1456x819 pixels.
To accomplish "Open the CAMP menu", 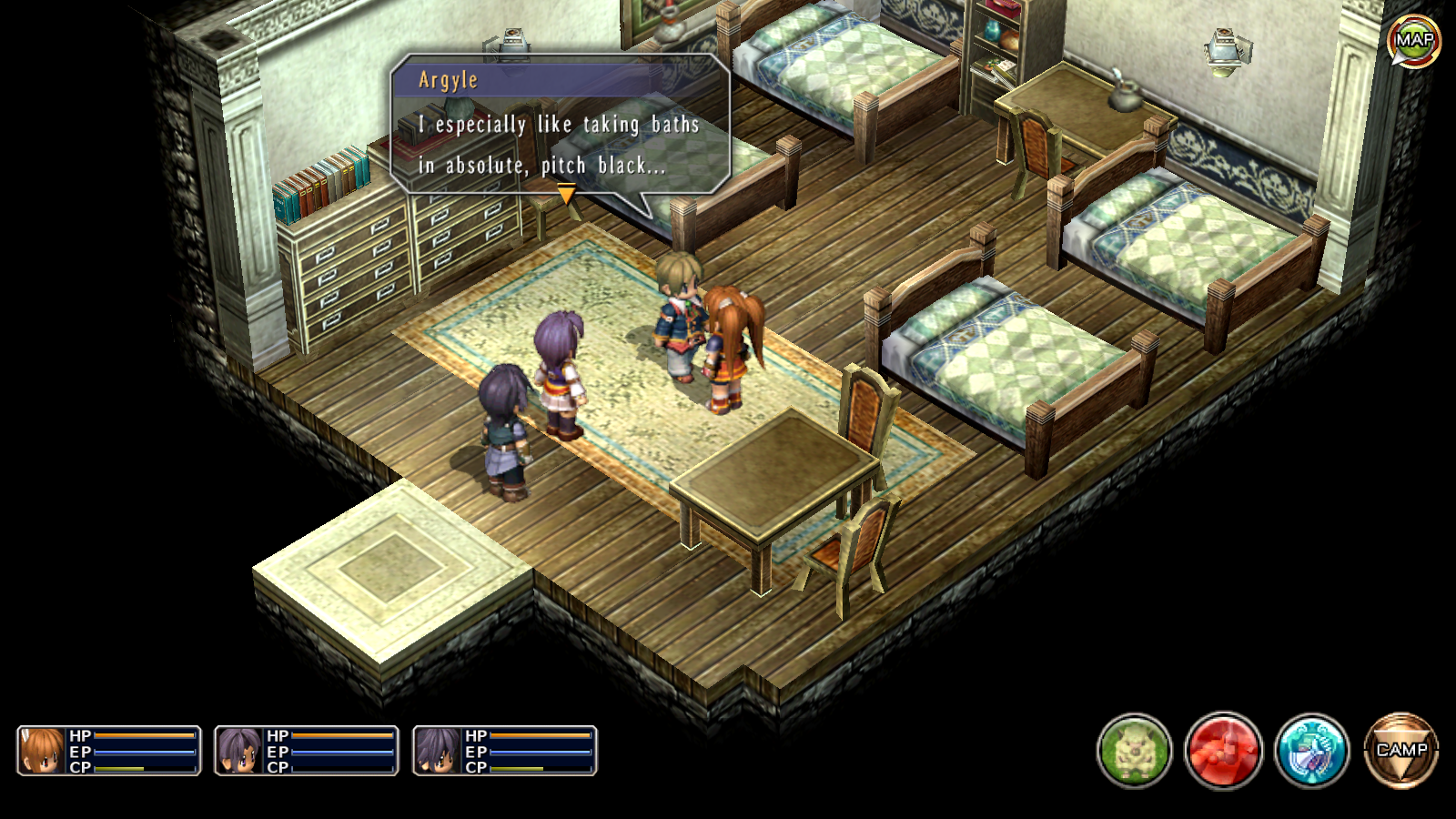I will 1401,750.
